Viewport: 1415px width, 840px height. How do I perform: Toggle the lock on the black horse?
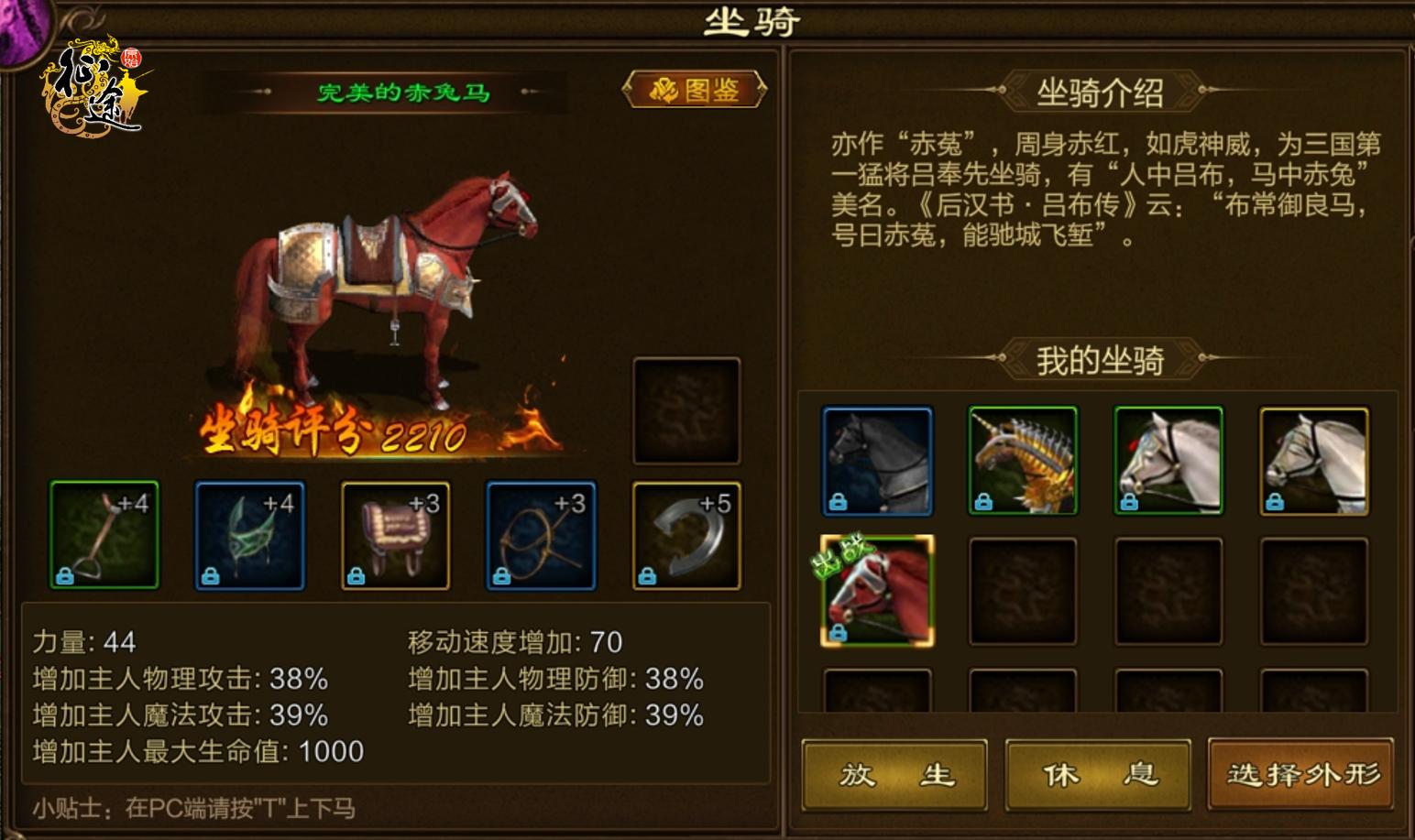[837, 502]
